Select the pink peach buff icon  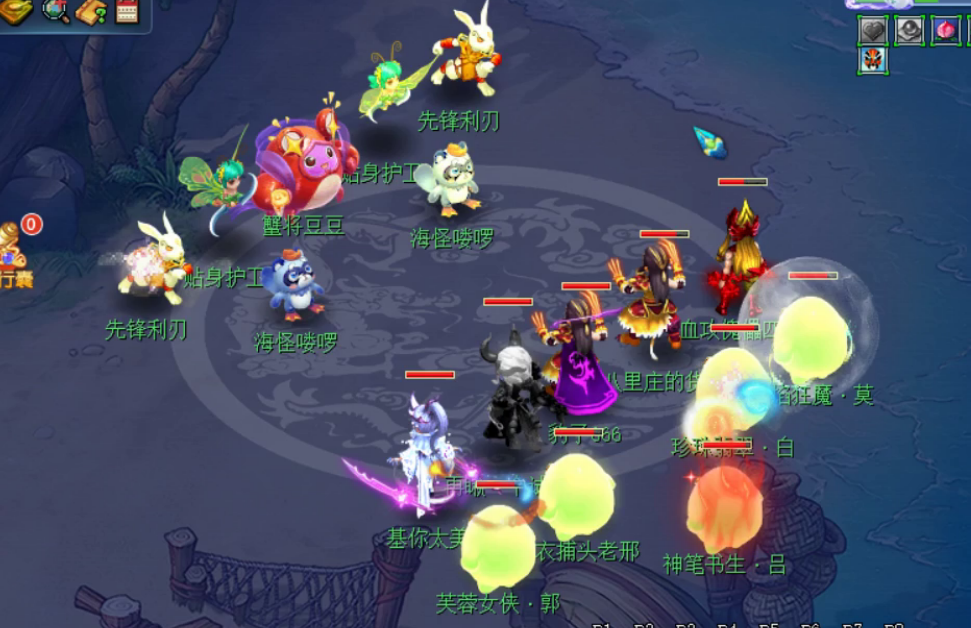(945, 30)
